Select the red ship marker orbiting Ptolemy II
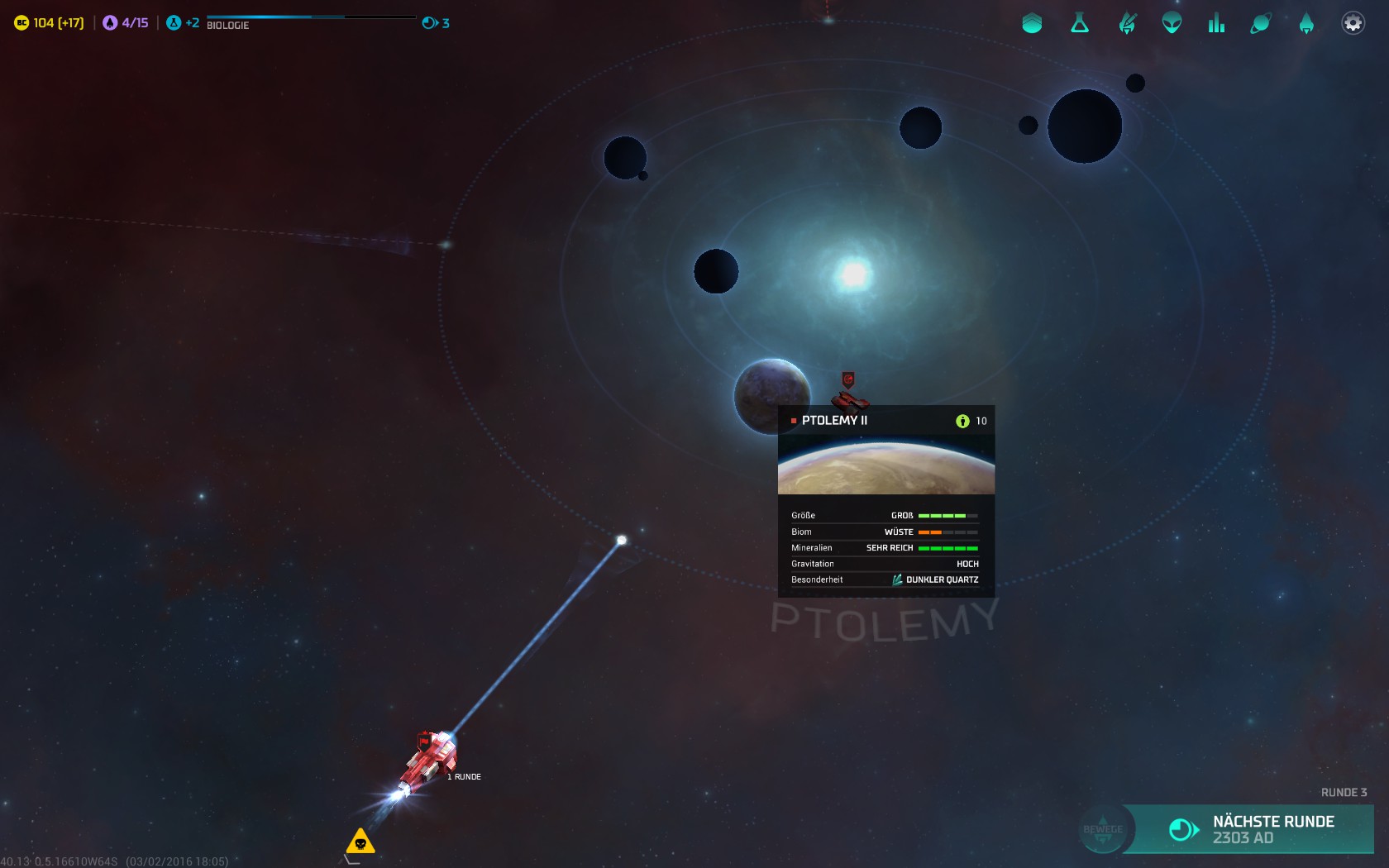This screenshot has width=1389, height=868. [x=849, y=396]
